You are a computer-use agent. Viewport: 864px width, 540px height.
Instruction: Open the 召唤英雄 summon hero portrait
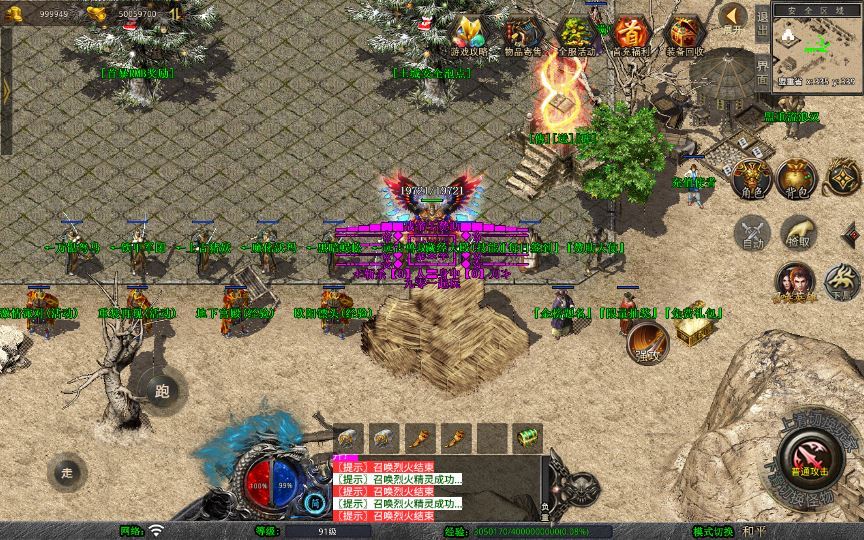pyautogui.click(x=796, y=283)
